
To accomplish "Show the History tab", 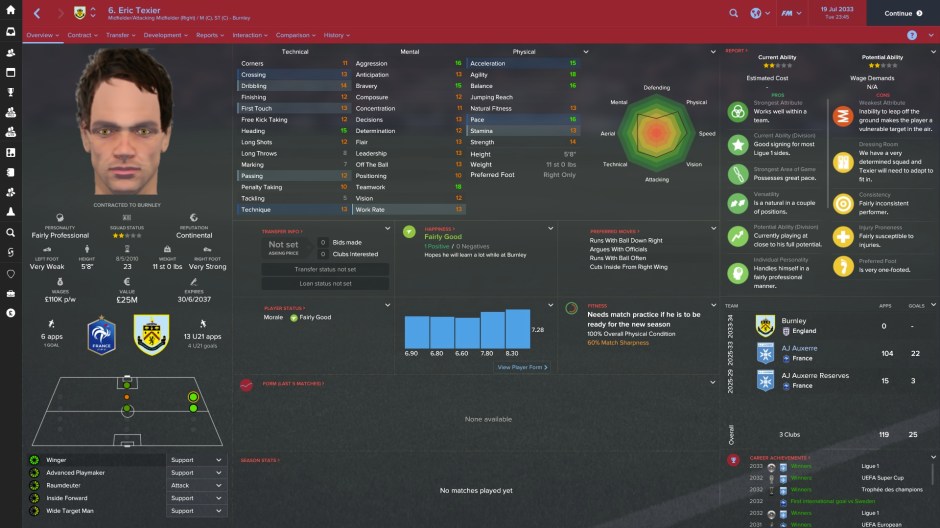I will (x=337, y=35).
